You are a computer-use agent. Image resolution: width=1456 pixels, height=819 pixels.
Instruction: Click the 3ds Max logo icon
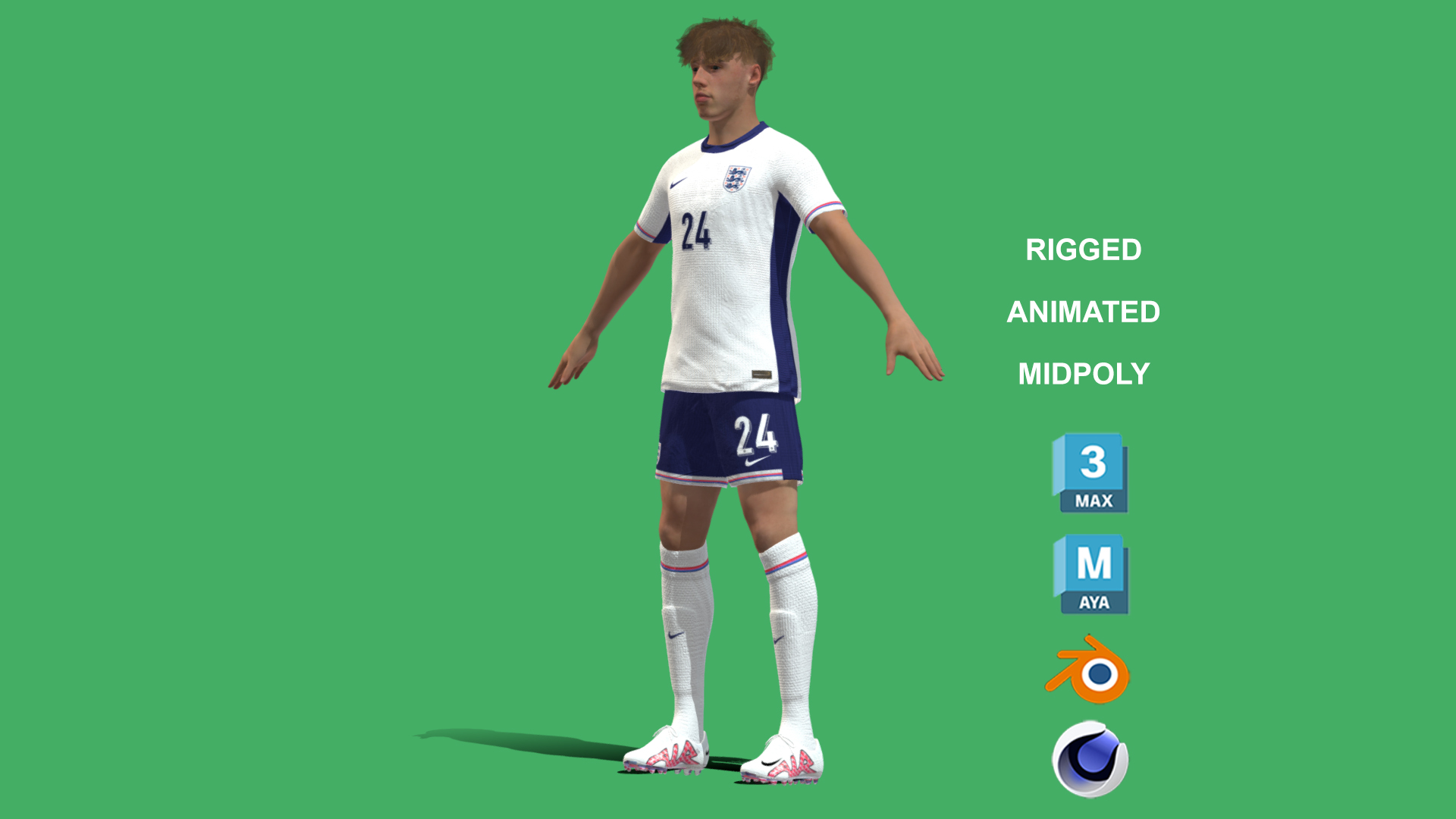[1090, 473]
